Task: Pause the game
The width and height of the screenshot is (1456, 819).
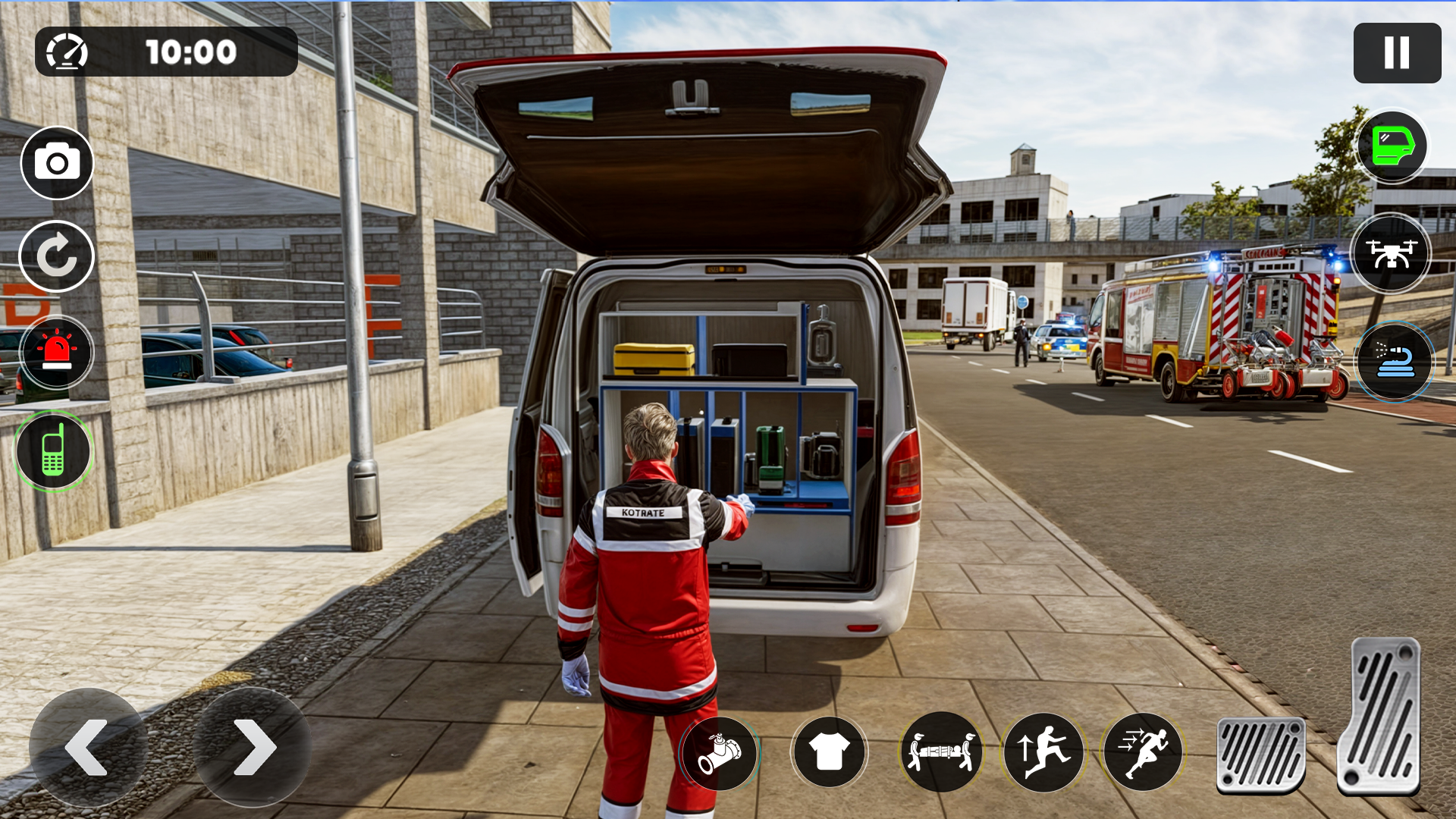Action: tap(1397, 53)
